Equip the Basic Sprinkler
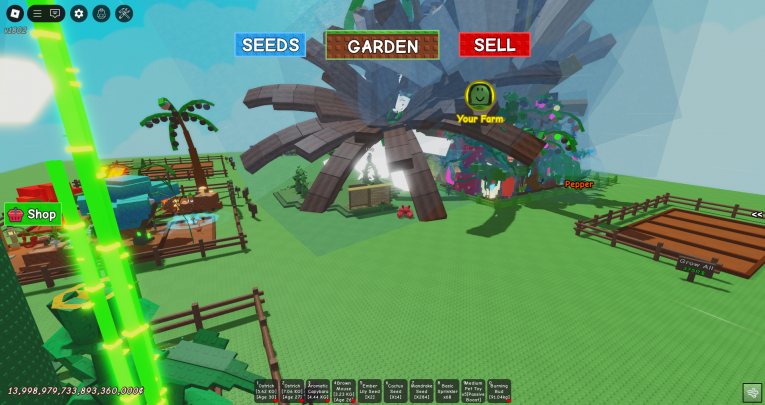The height and width of the screenshot is (405, 765). click(447, 391)
